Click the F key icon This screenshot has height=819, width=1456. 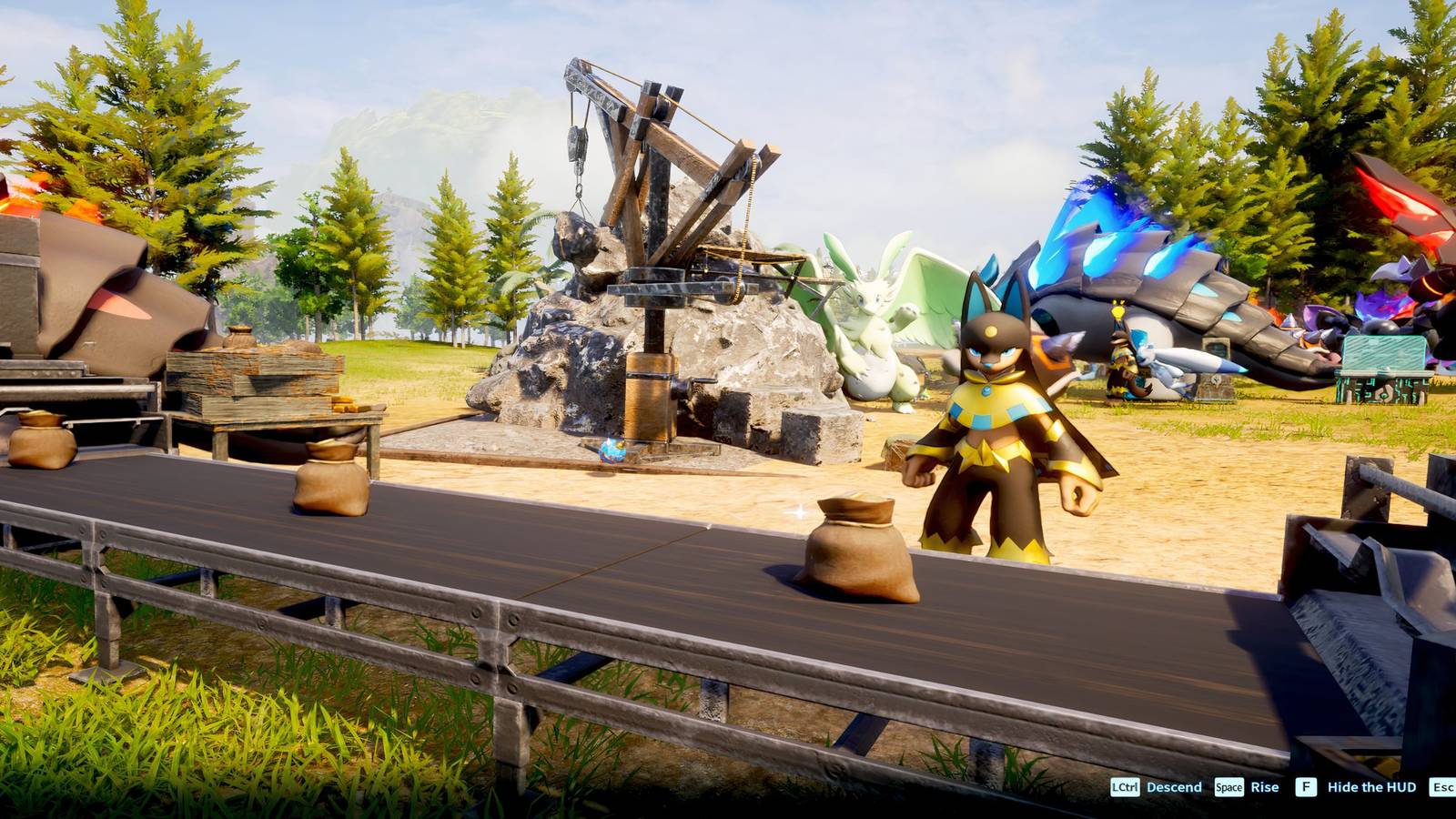pyautogui.click(x=1306, y=786)
